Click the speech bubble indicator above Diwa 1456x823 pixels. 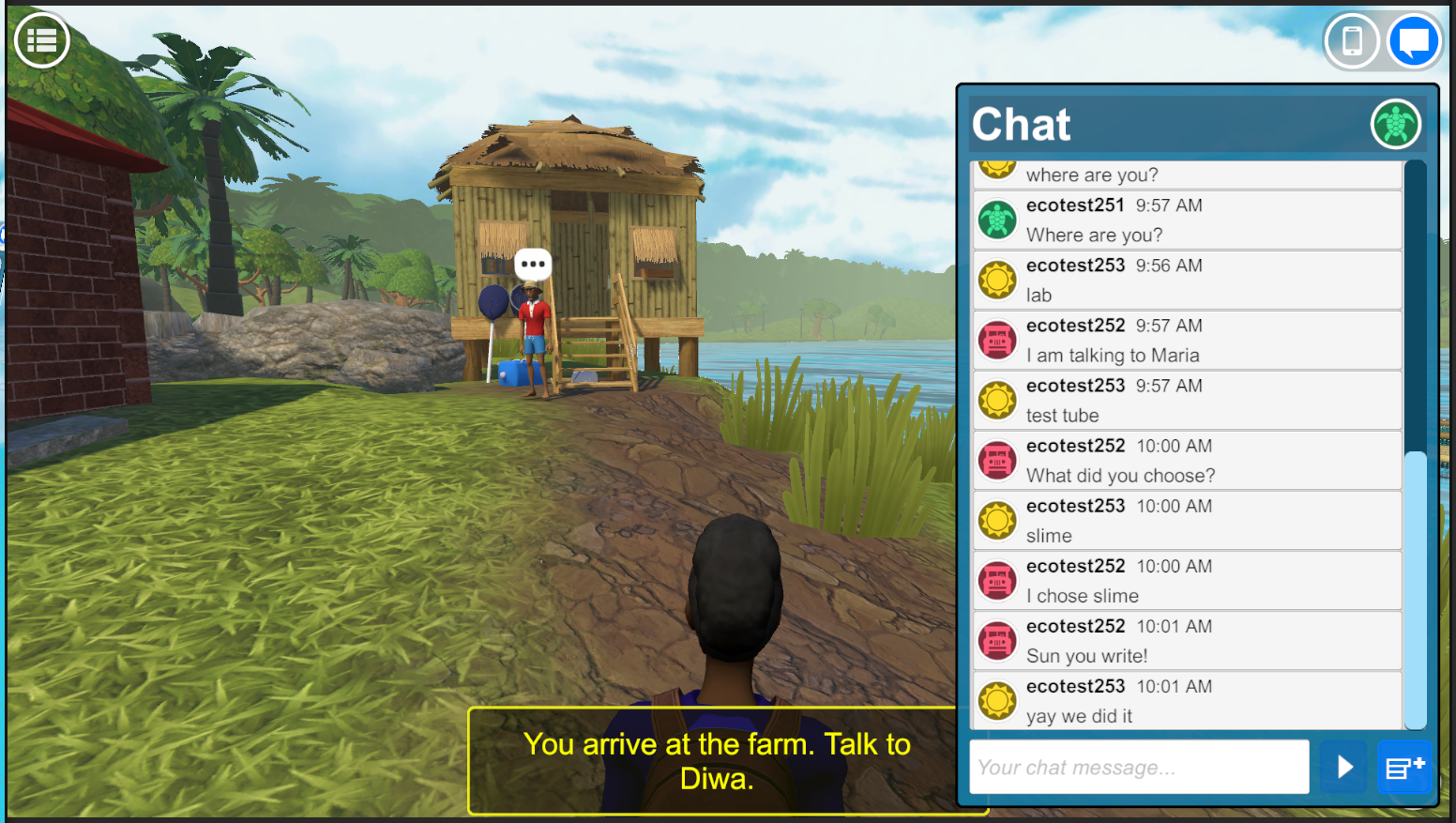(532, 264)
